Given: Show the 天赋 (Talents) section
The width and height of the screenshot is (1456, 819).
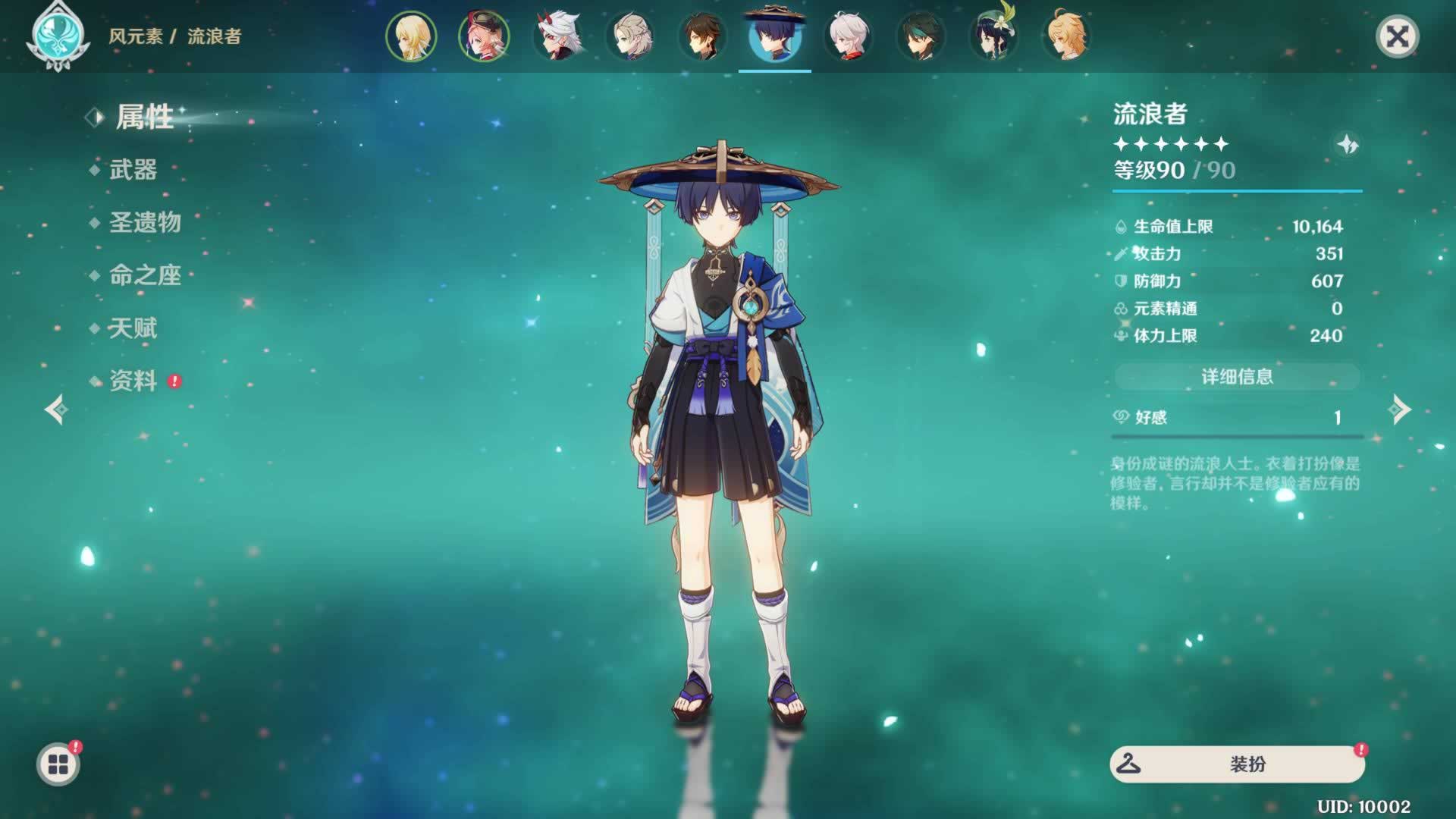Looking at the screenshot, I should [133, 328].
